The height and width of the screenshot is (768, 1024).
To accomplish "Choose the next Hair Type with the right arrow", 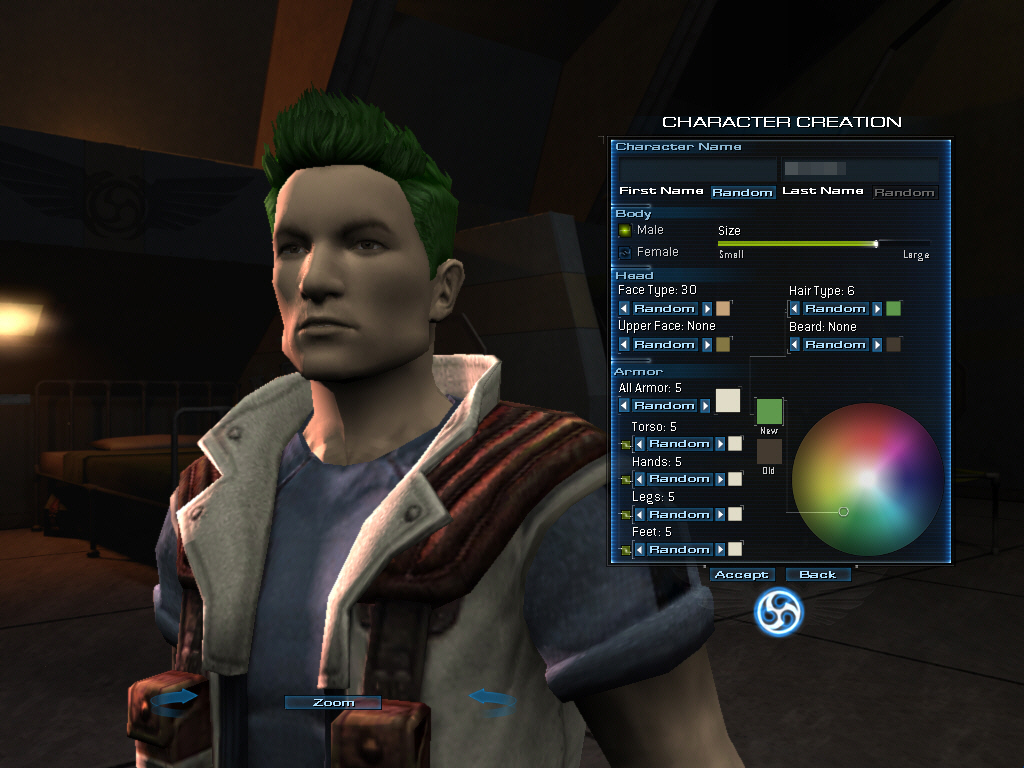I will point(877,309).
